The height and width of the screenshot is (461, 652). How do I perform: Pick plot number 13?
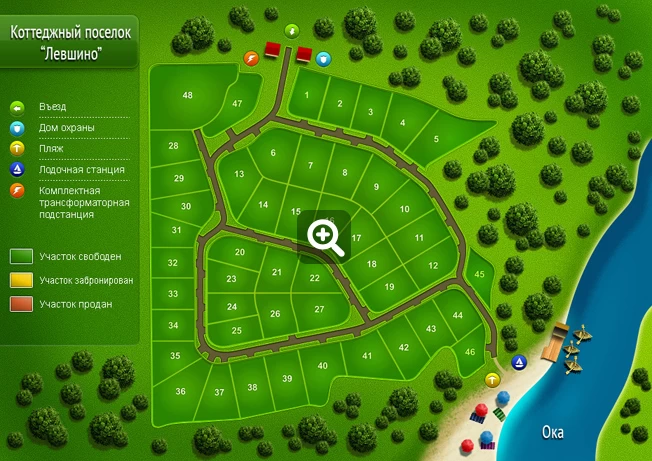tap(239, 174)
